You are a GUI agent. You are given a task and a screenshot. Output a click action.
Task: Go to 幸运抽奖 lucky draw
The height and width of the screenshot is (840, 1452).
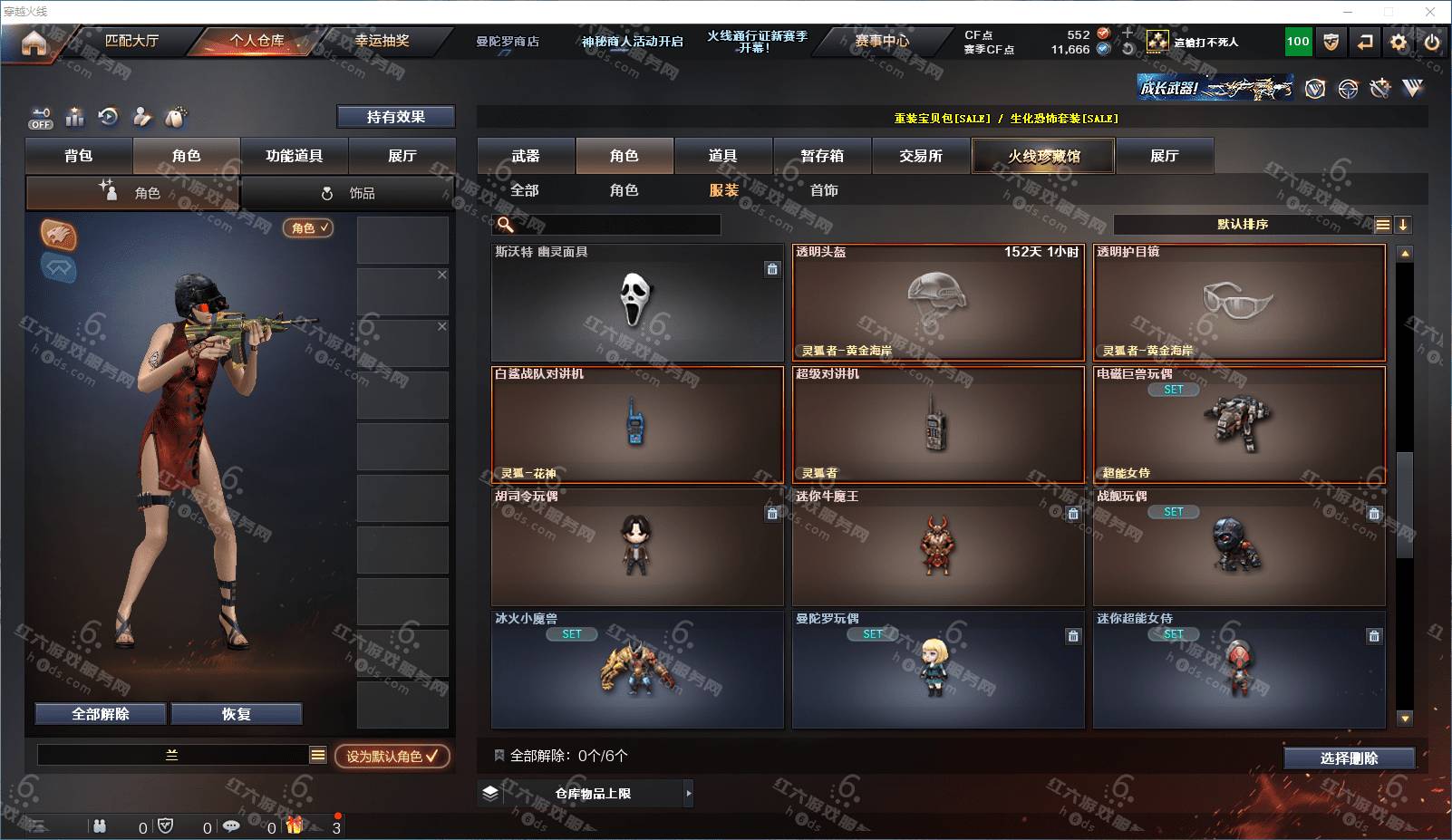click(x=382, y=41)
